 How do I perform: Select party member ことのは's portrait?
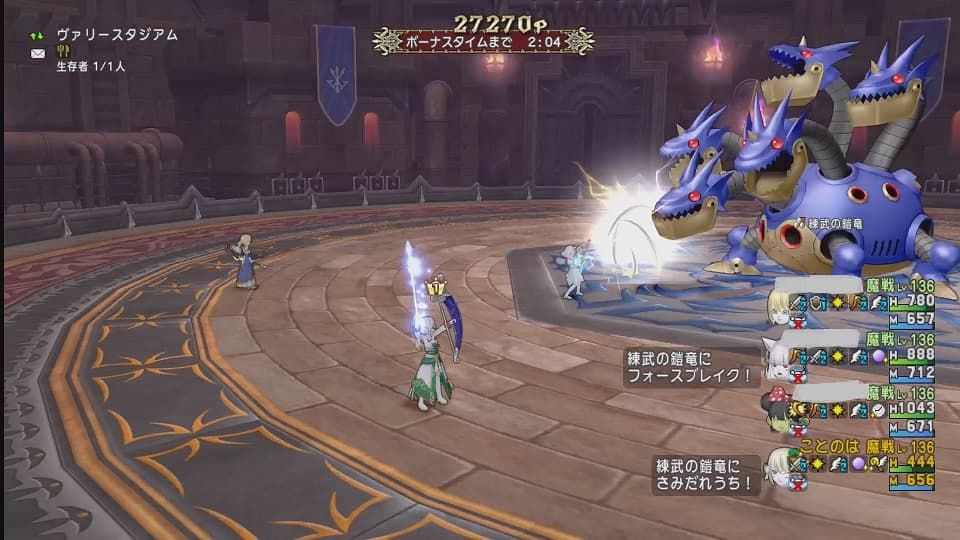pyautogui.click(x=777, y=463)
